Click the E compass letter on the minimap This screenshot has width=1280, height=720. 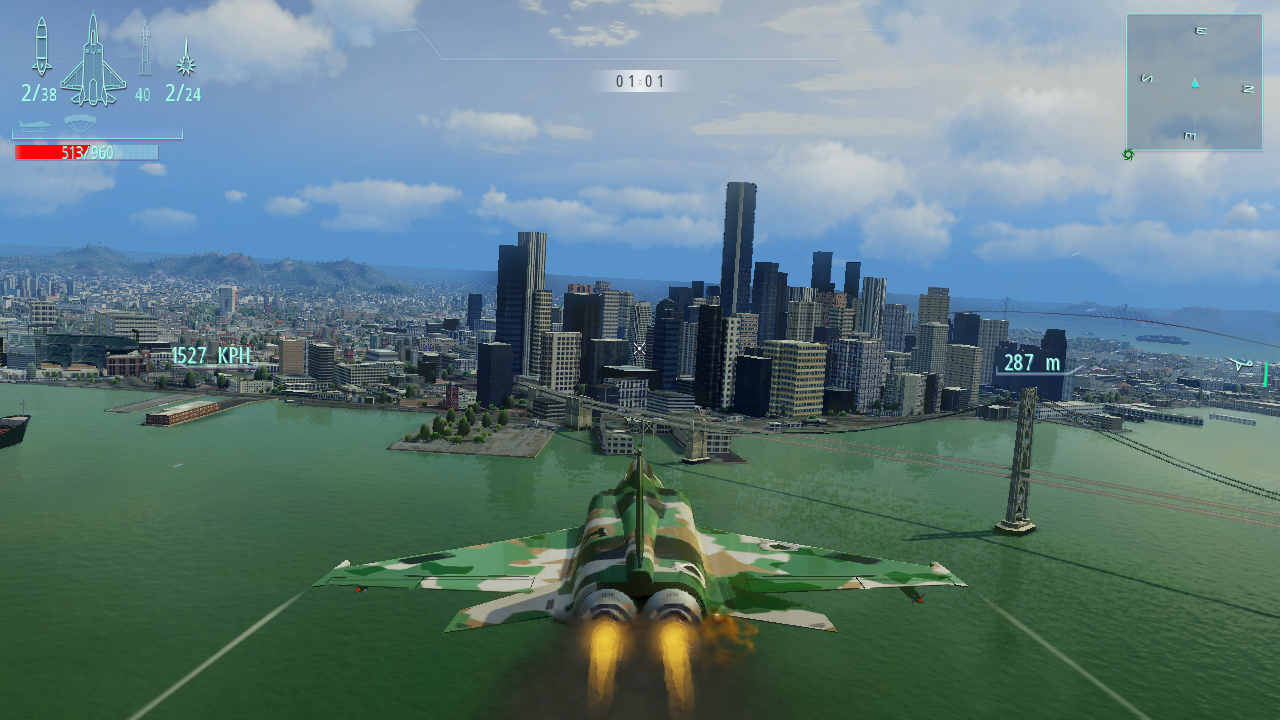(x=1200, y=31)
